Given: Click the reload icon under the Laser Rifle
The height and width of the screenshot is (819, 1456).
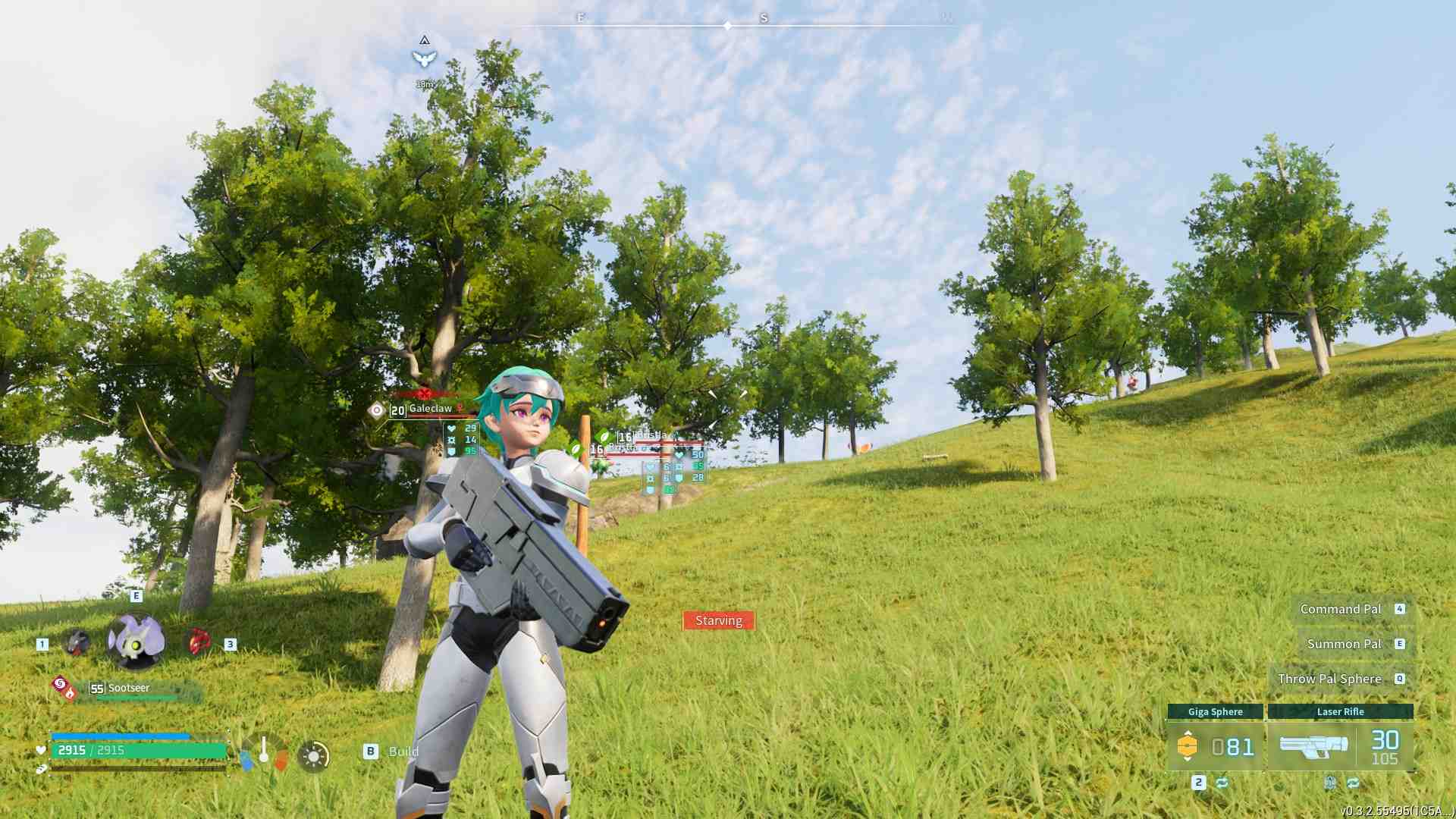Looking at the screenshot, I should coord(1331,782).
